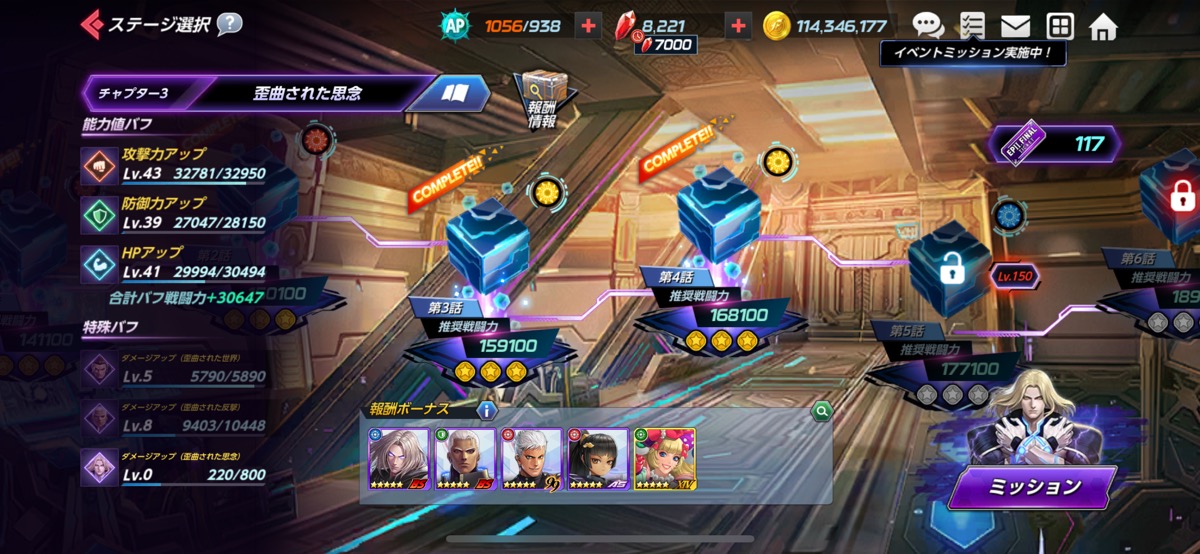The image size is (1200, 554).
Task: Open the mailbox envelope icon
Action: pos(1015,25)
